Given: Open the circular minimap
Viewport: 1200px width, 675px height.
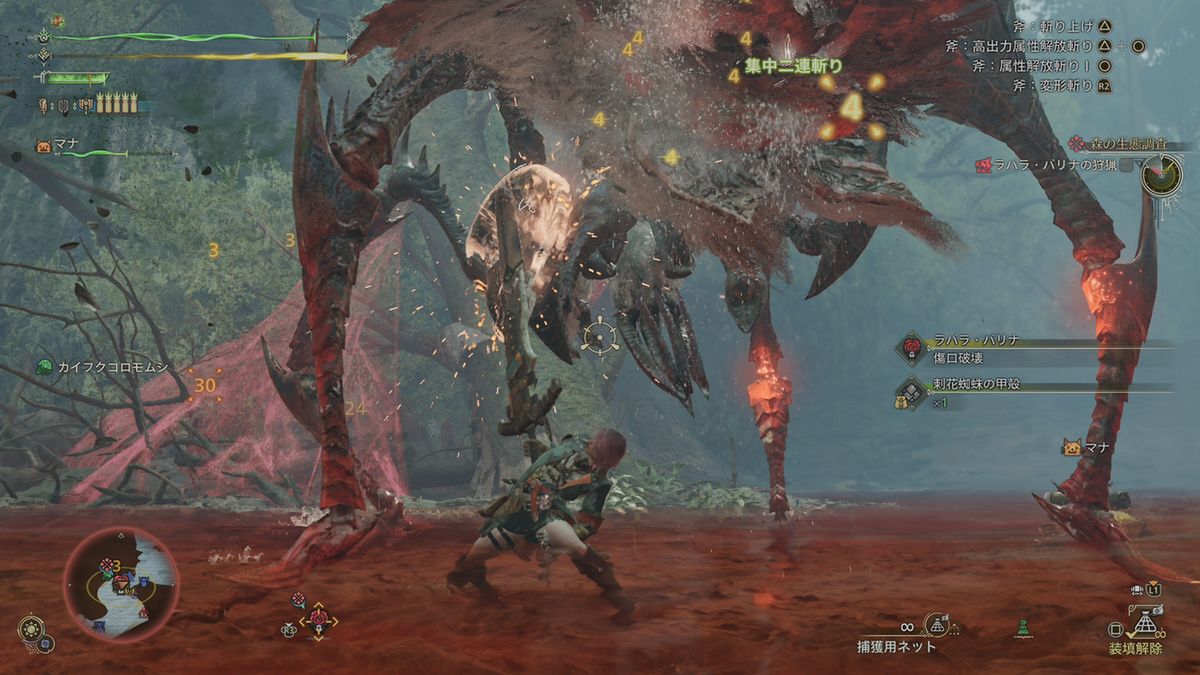Looking at the screenshot, I should point(121,585).
